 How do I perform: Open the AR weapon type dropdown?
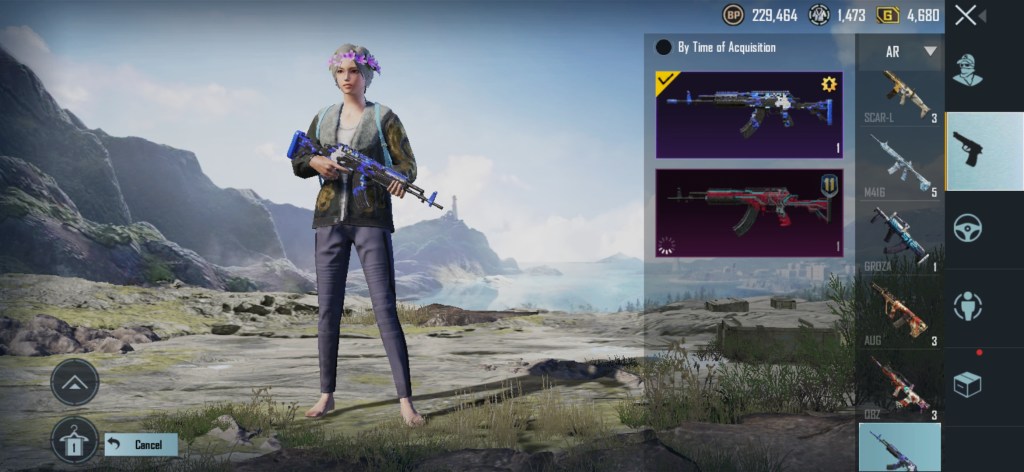910,51
